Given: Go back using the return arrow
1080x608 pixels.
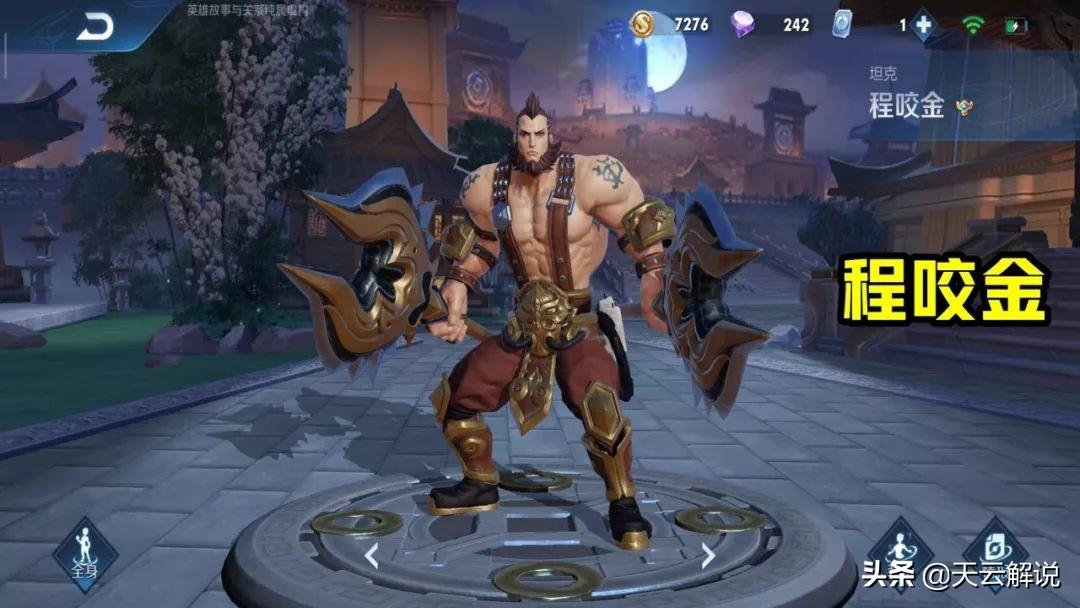Looking at the screenshot, I should tap(95, 27).
